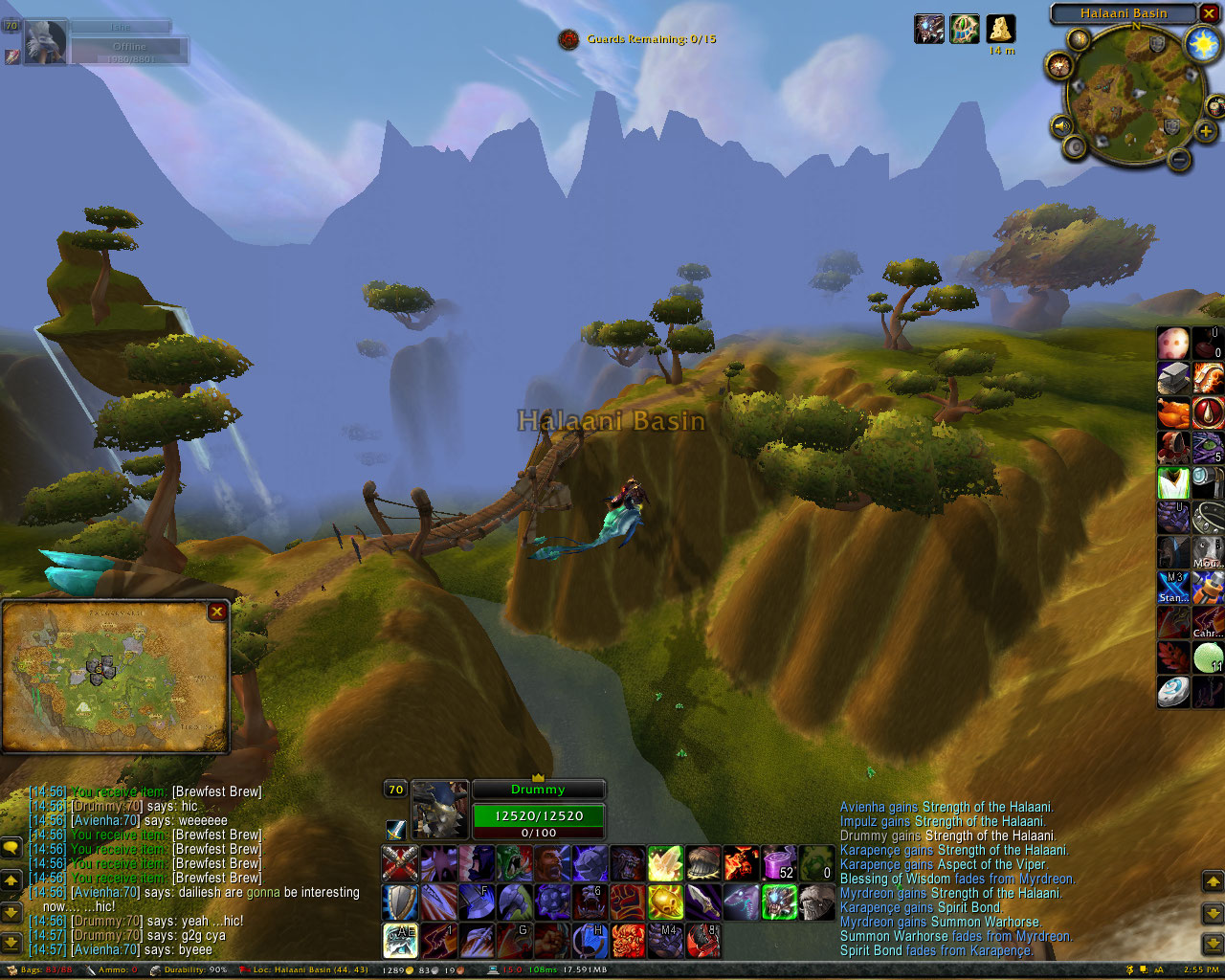Viewport: 1225px width, 980px height.
Task: Select the offline party member portrait
Action: 45,43
